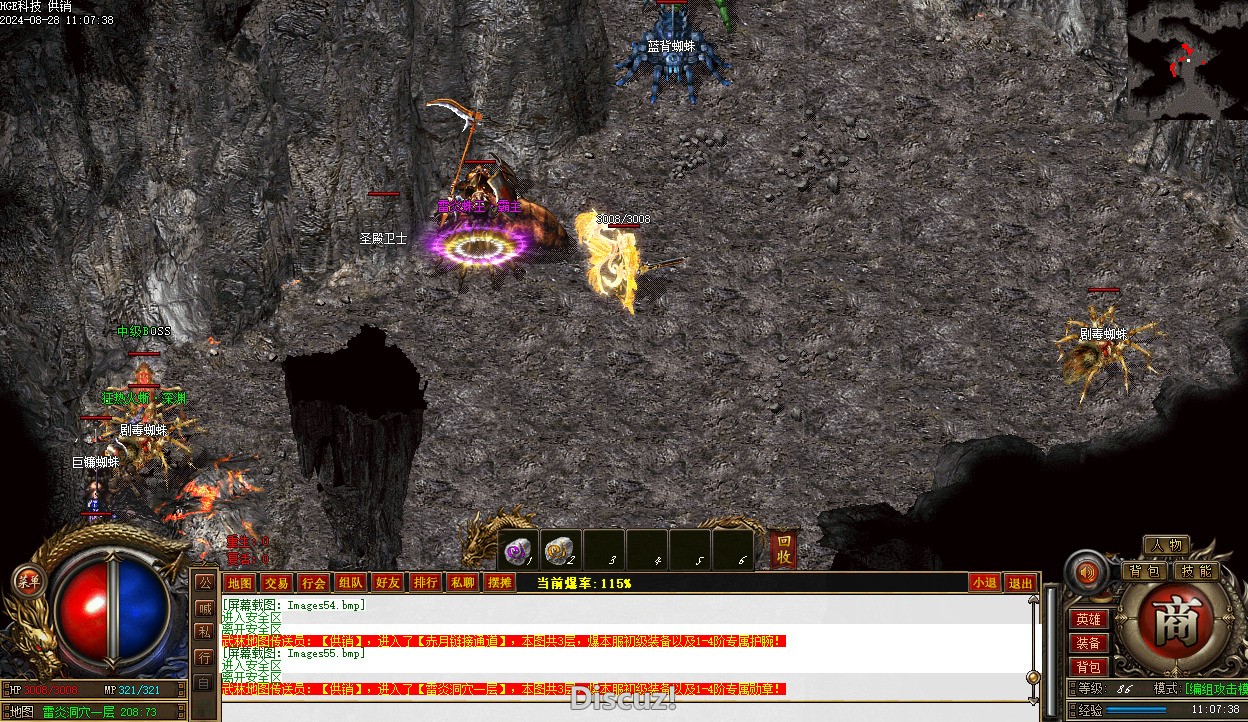
Task: Show the 排行 rankings
Action: tap(425, 583)
